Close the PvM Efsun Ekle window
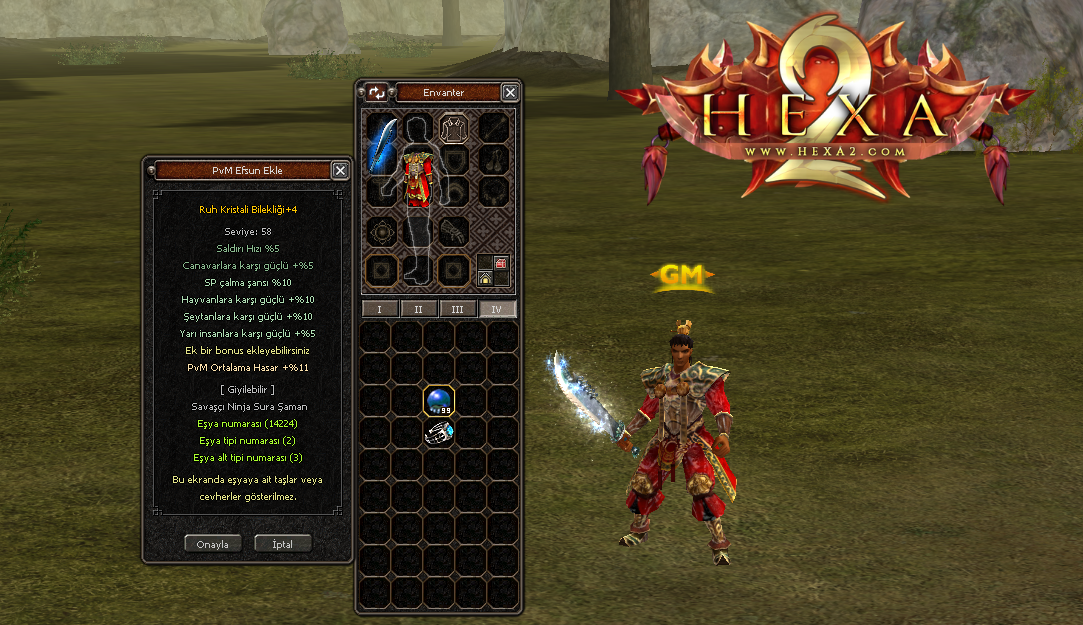Viewport: 1083px width, 625px height. [x=340, y=171]
